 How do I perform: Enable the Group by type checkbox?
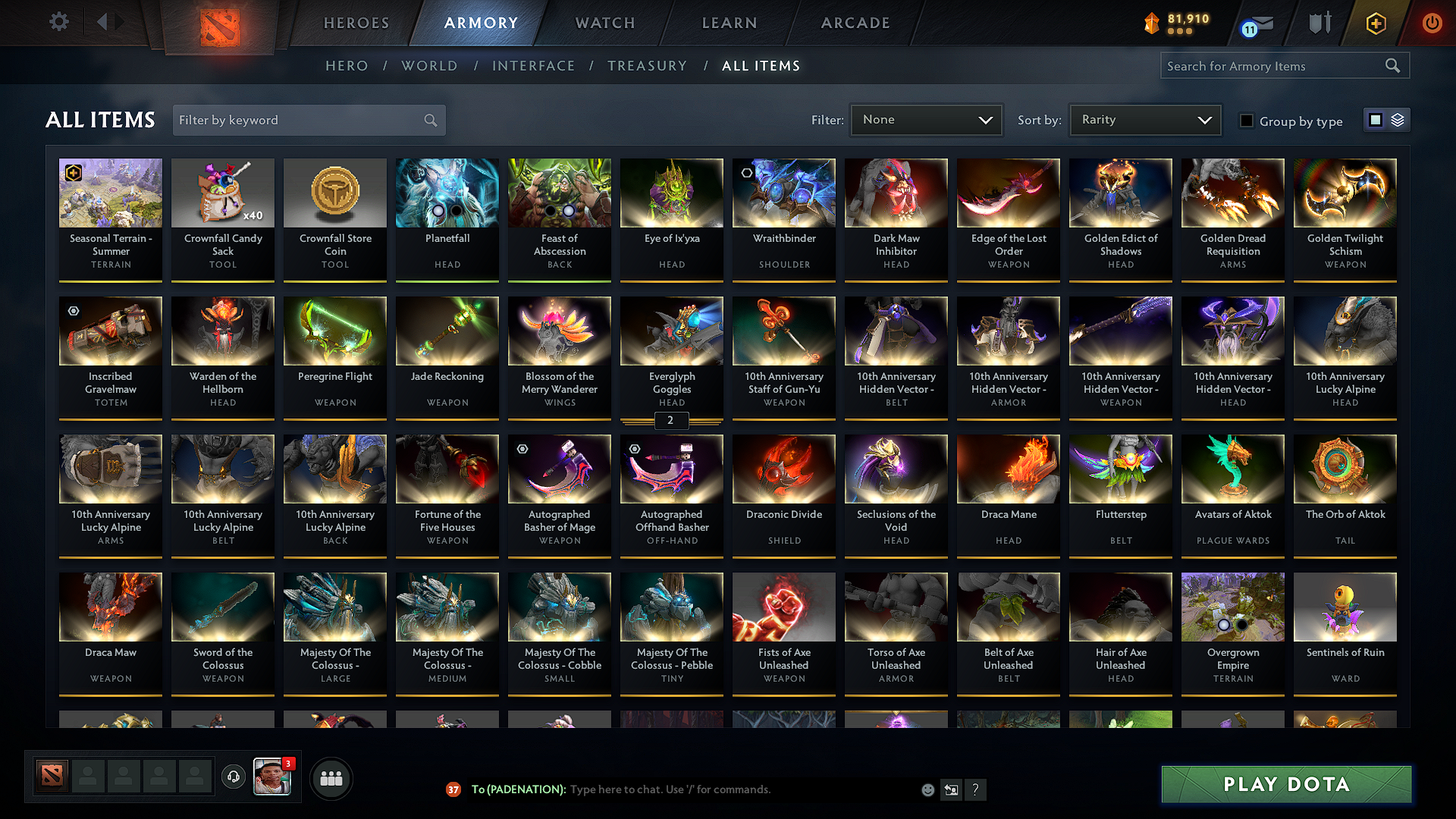click(x=1247, y=120)
